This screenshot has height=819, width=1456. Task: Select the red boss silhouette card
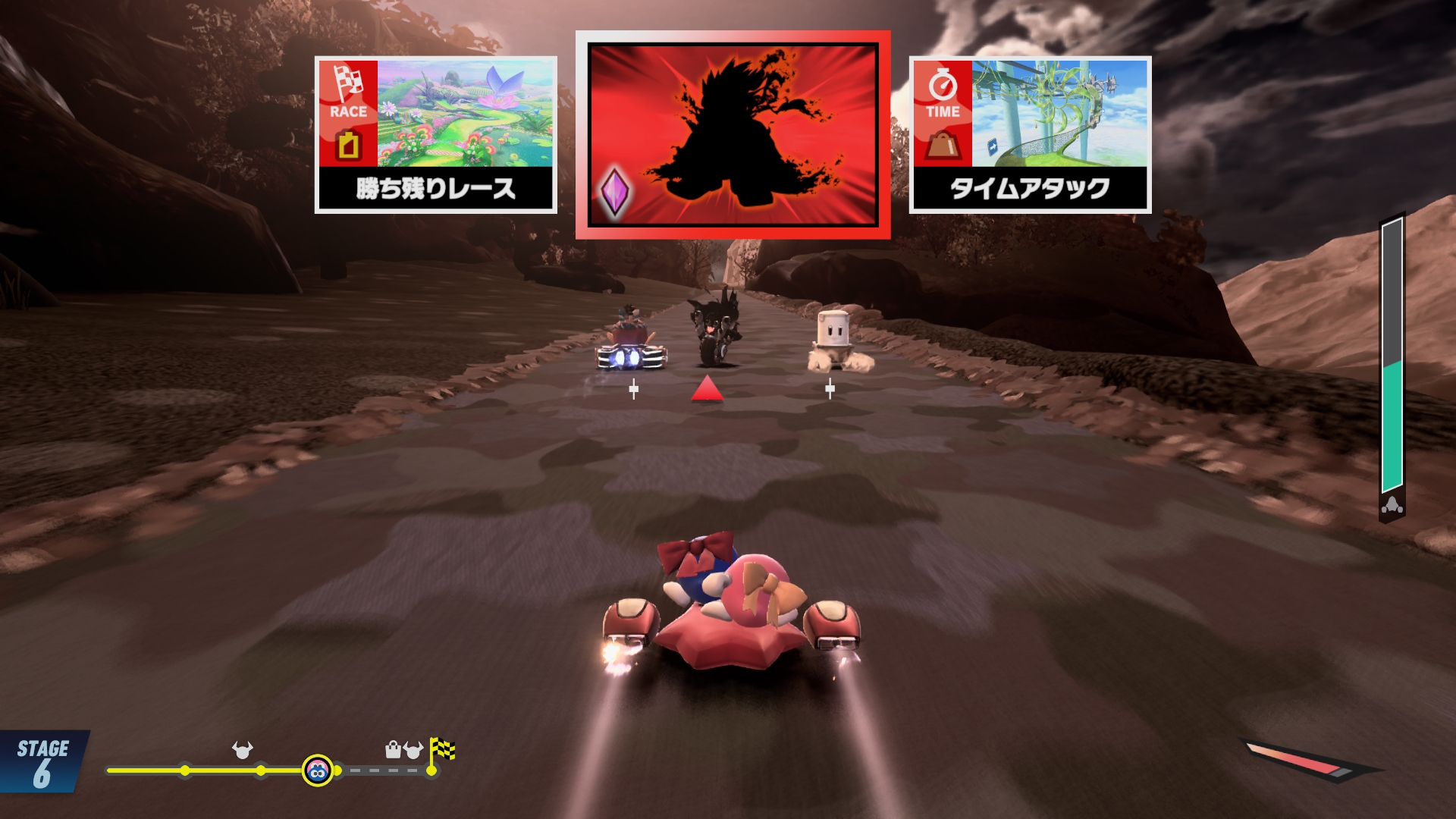pos(733,135)
